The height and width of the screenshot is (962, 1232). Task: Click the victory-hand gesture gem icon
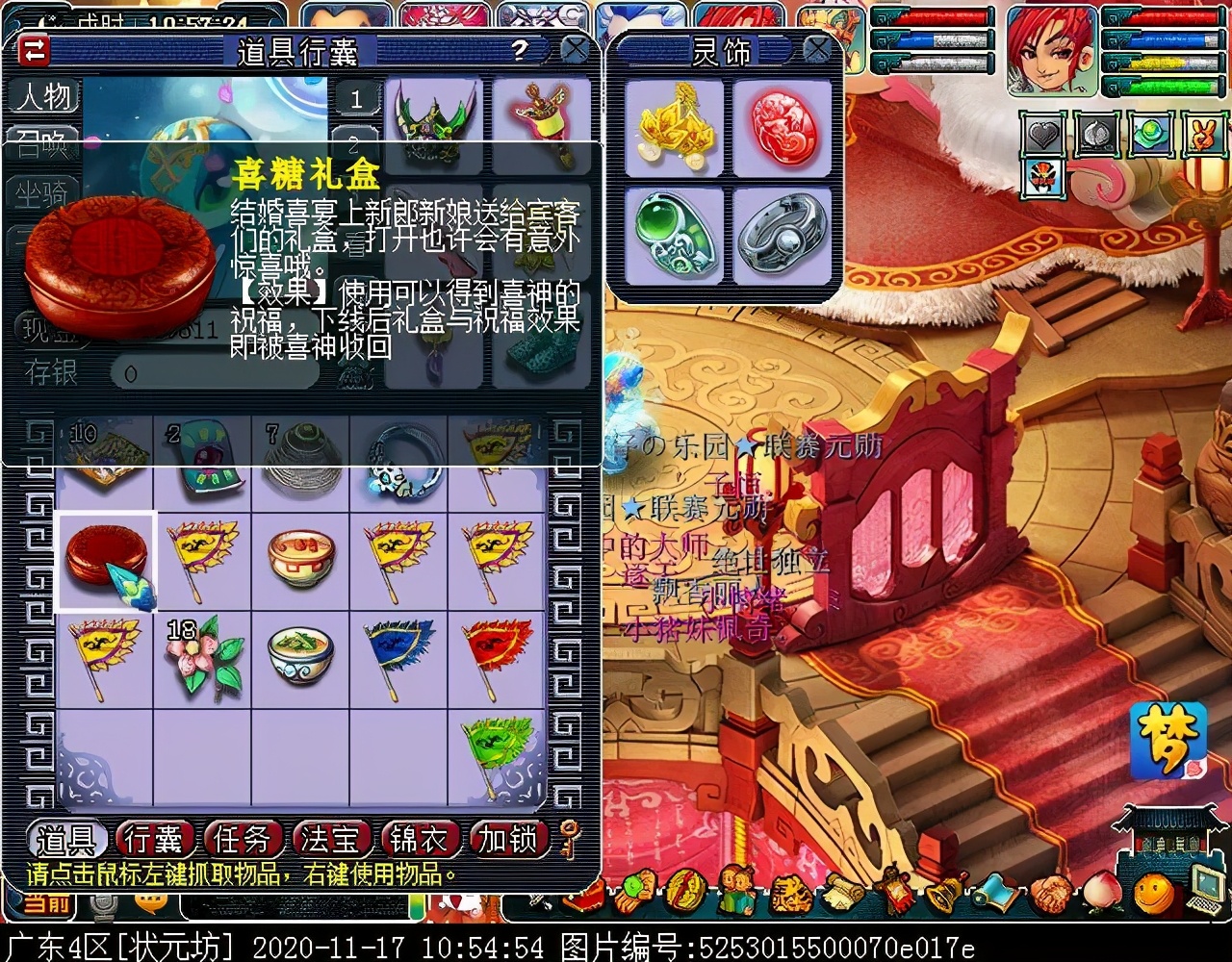[x=1202, y=133]
